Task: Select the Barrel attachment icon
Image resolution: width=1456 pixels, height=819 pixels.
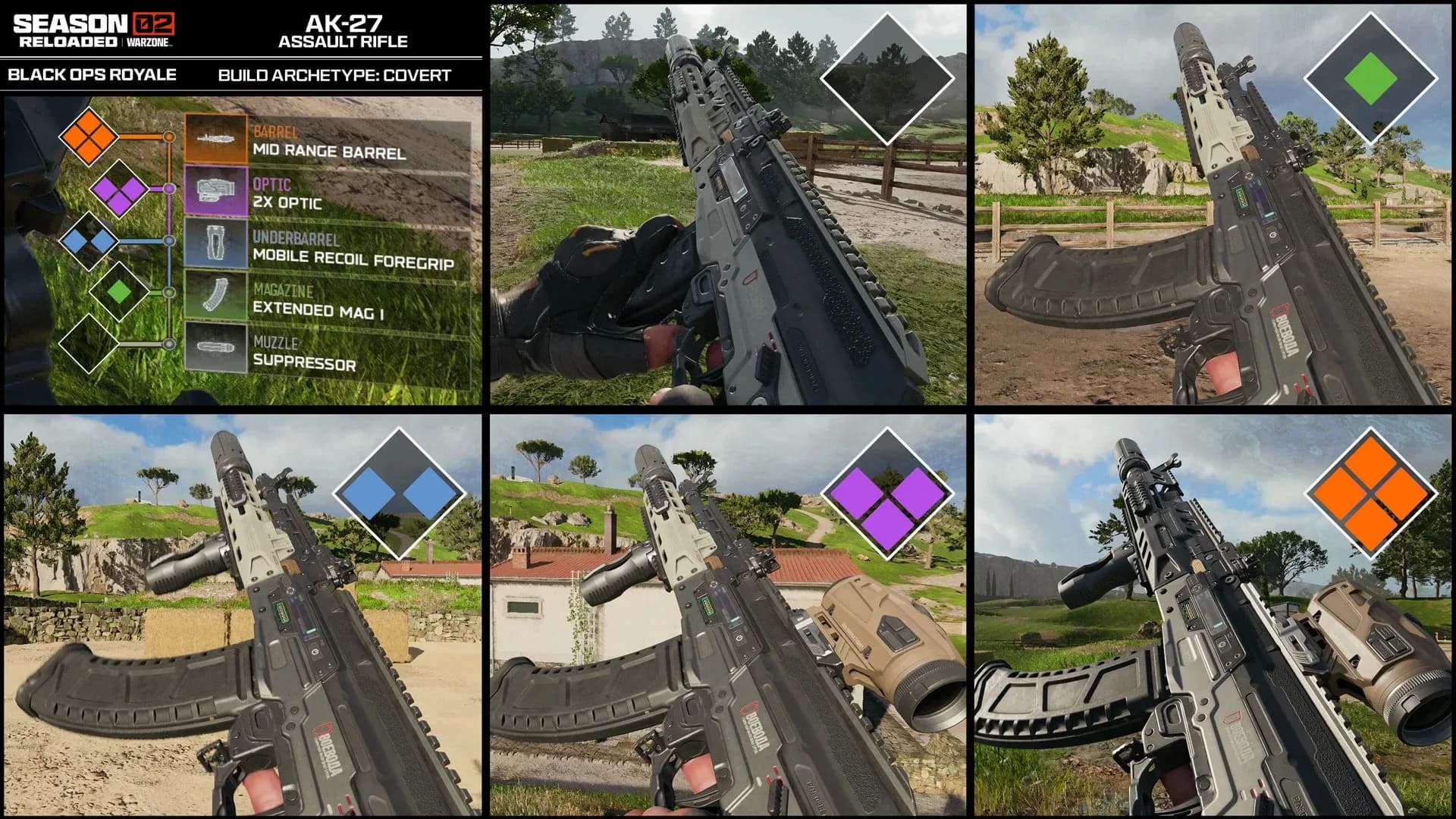Action: pyautogui.click(x=216, y=138)
